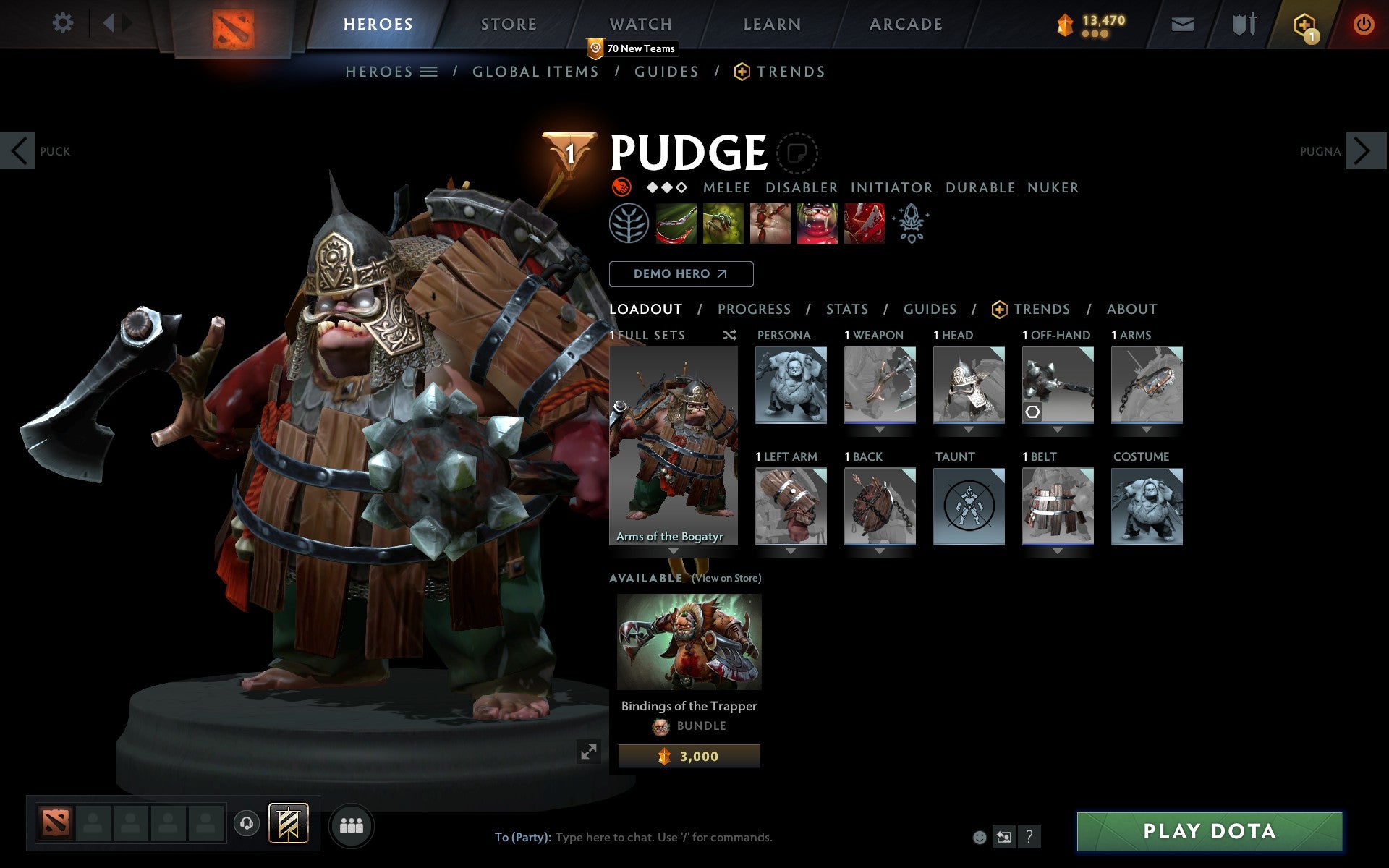Toggle the shuffle icon next to Full Sets
The image size is (1389, 868).
(729, 336)
